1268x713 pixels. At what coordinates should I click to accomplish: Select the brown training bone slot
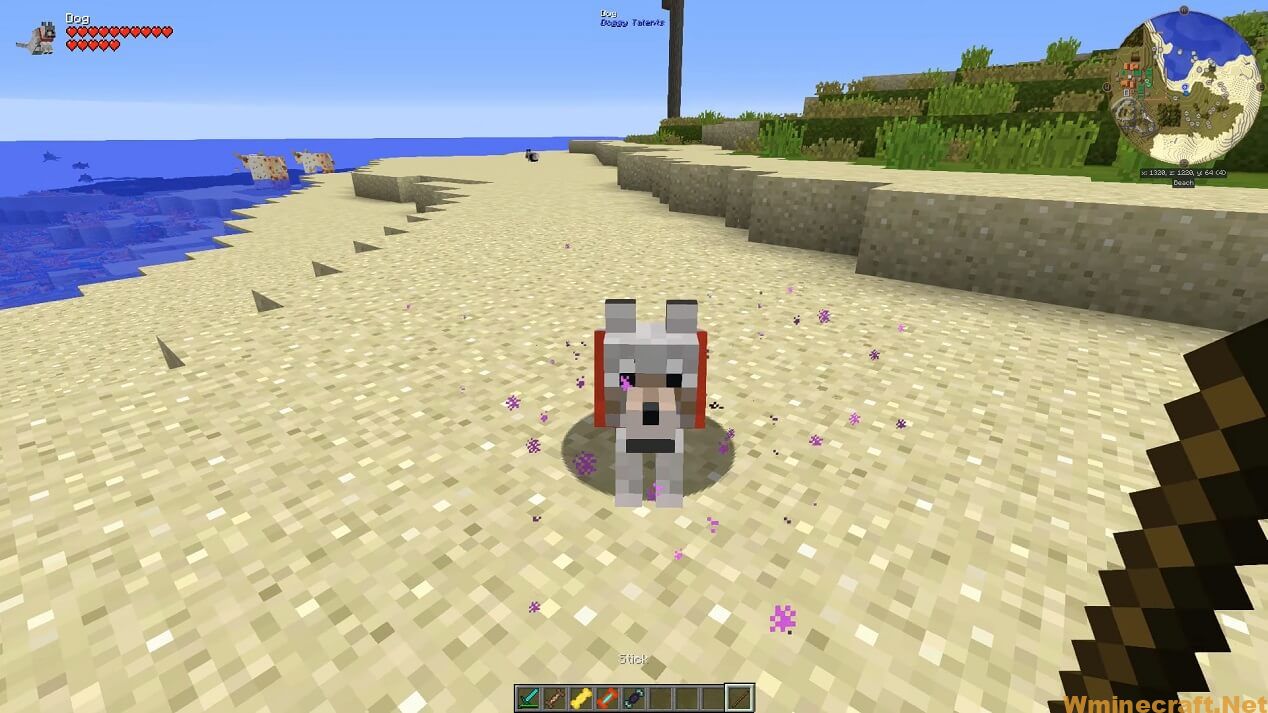555,698
